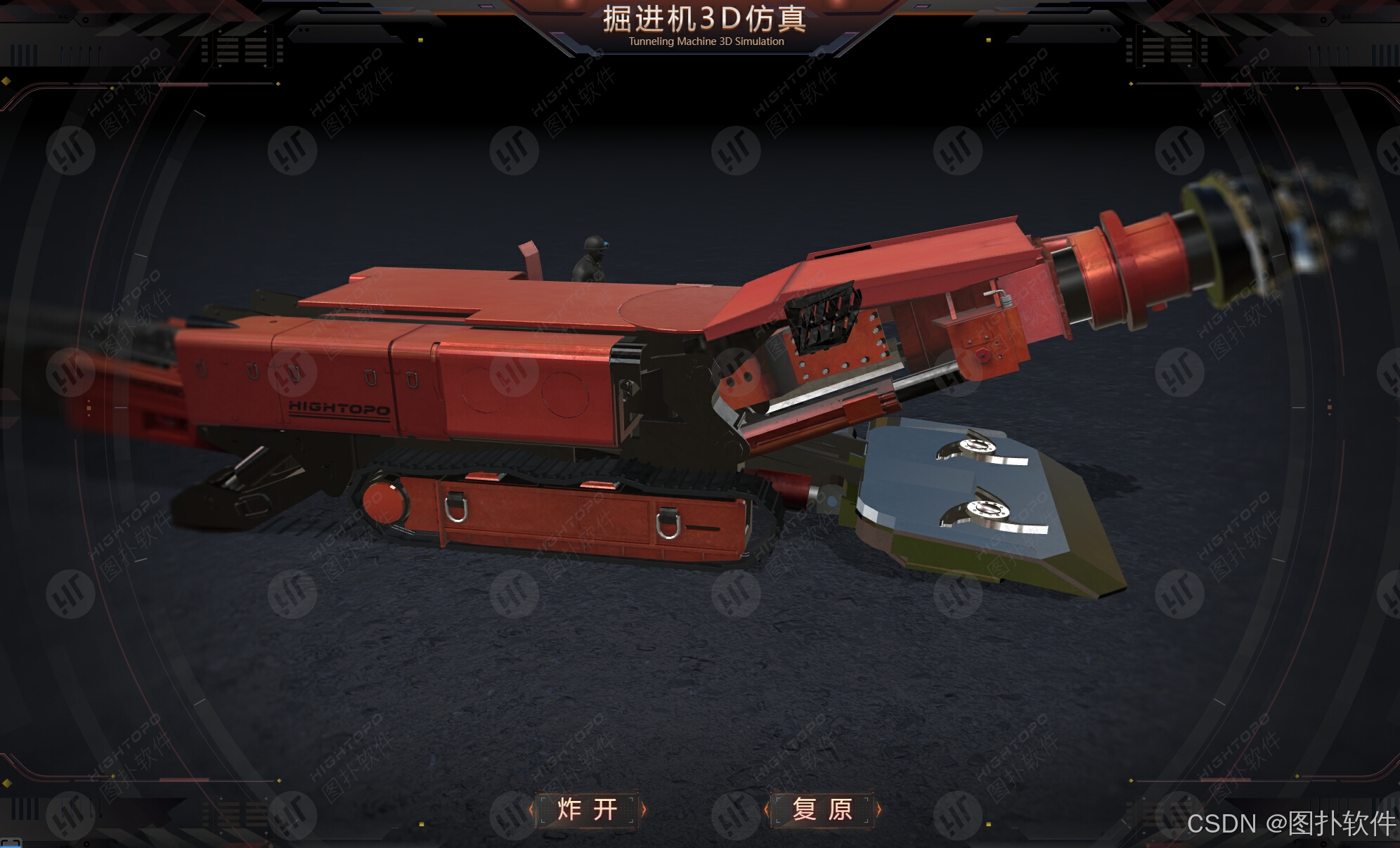Activate the 炸开 explode button
Image resolution: width=1400 pixels, height=848 pixels.
pyautogui.click(x=588, y=809)
